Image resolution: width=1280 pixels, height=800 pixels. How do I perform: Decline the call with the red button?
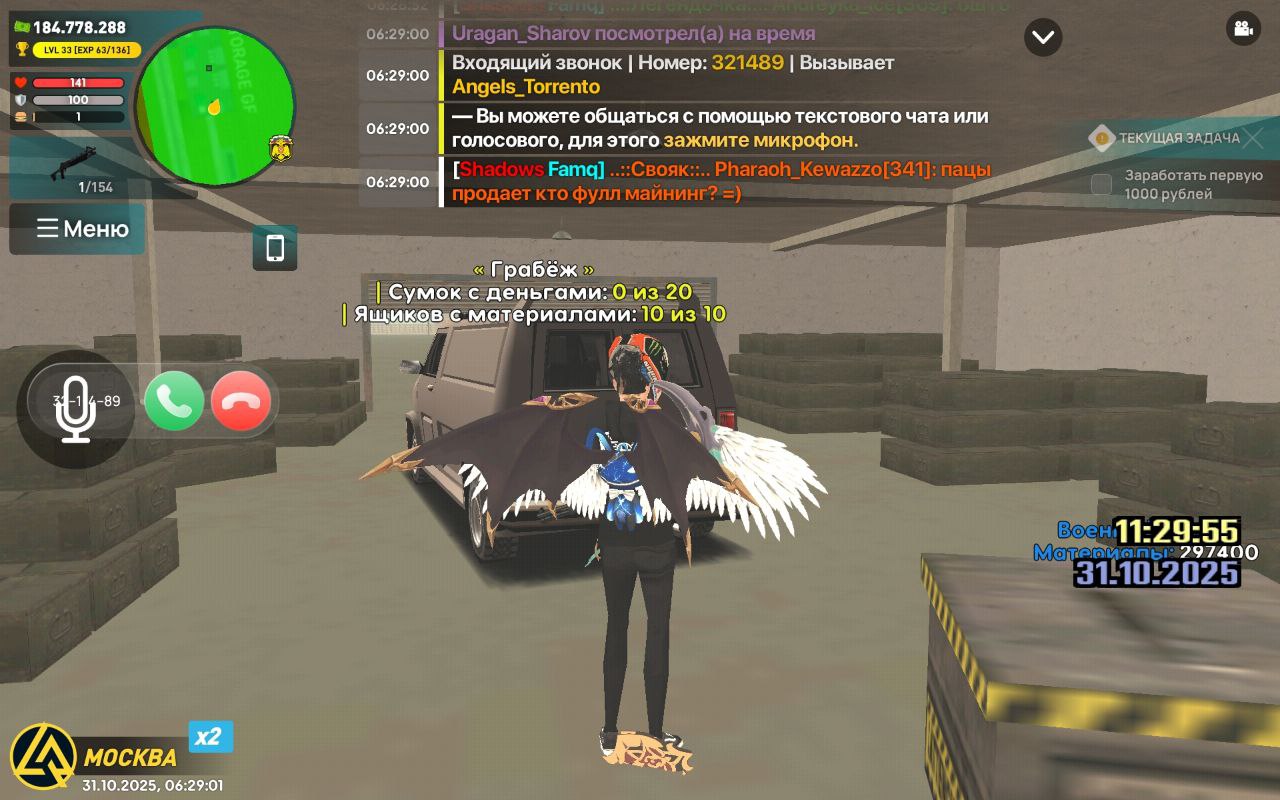click(x=241, y=401)
